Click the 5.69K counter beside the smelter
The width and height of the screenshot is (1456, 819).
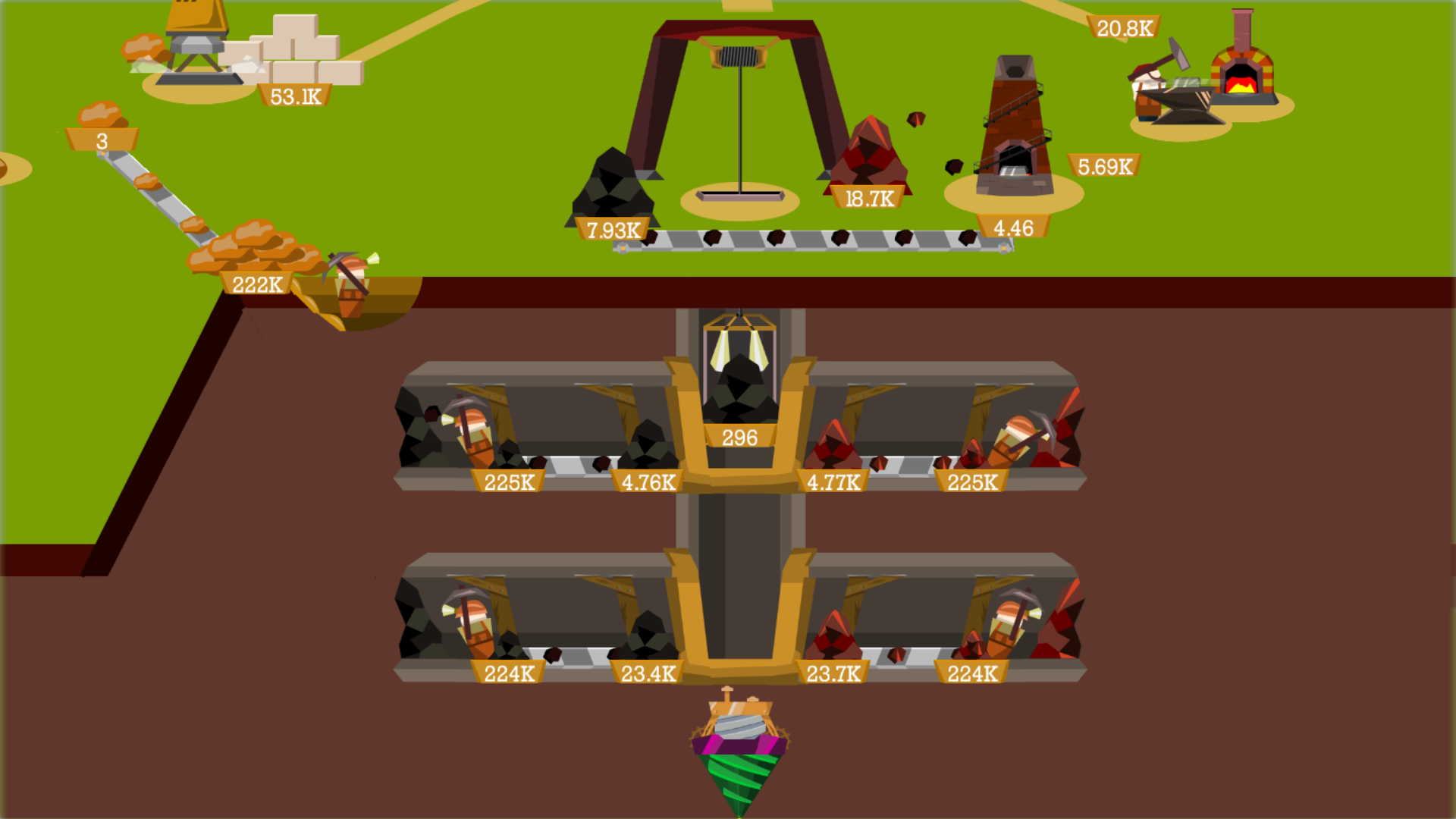tap(1103, 165)
